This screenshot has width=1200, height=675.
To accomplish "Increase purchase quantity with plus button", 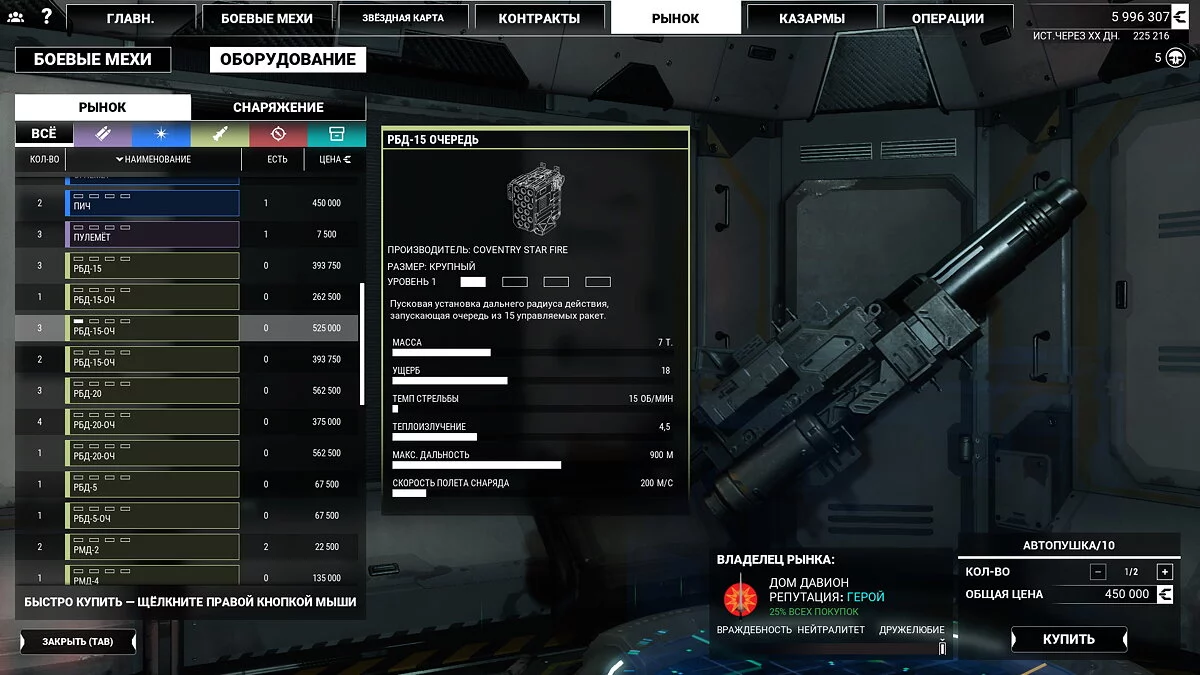I will (1164, 572).
